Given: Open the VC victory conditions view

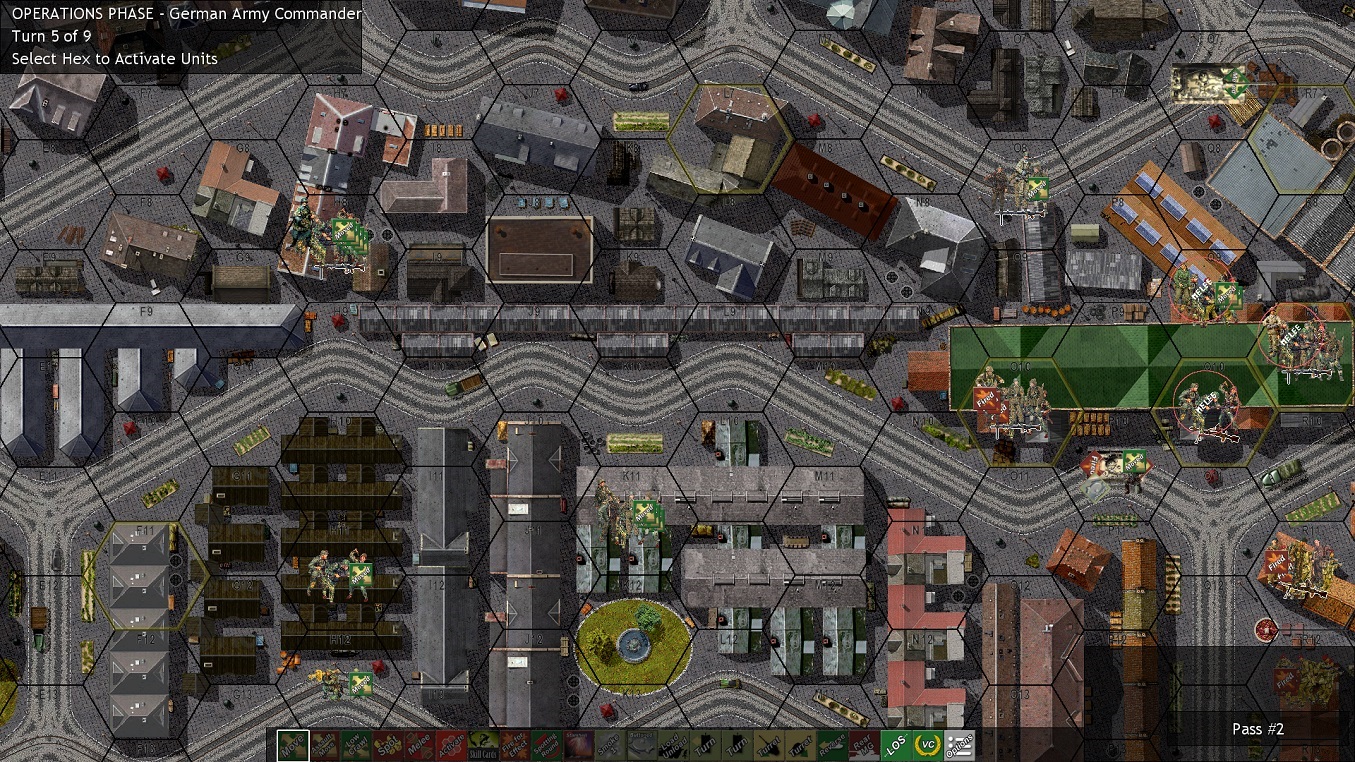Looking at the screenshot, I should 926,748.
